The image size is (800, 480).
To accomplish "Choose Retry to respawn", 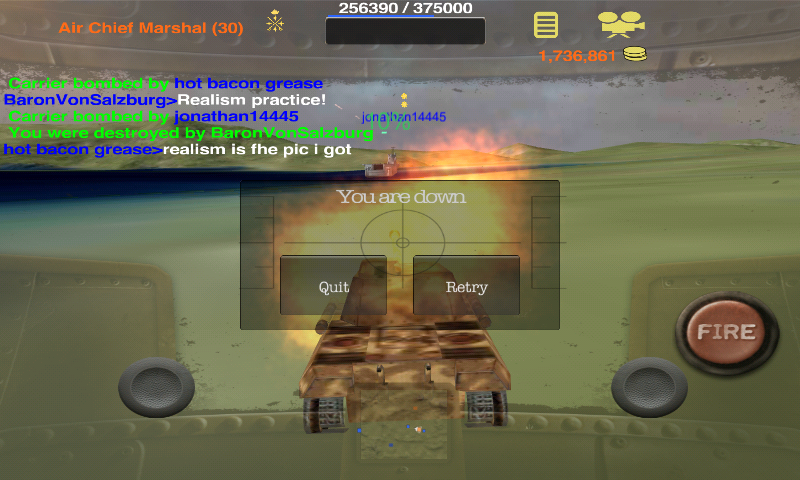I will tap(466, 286).
